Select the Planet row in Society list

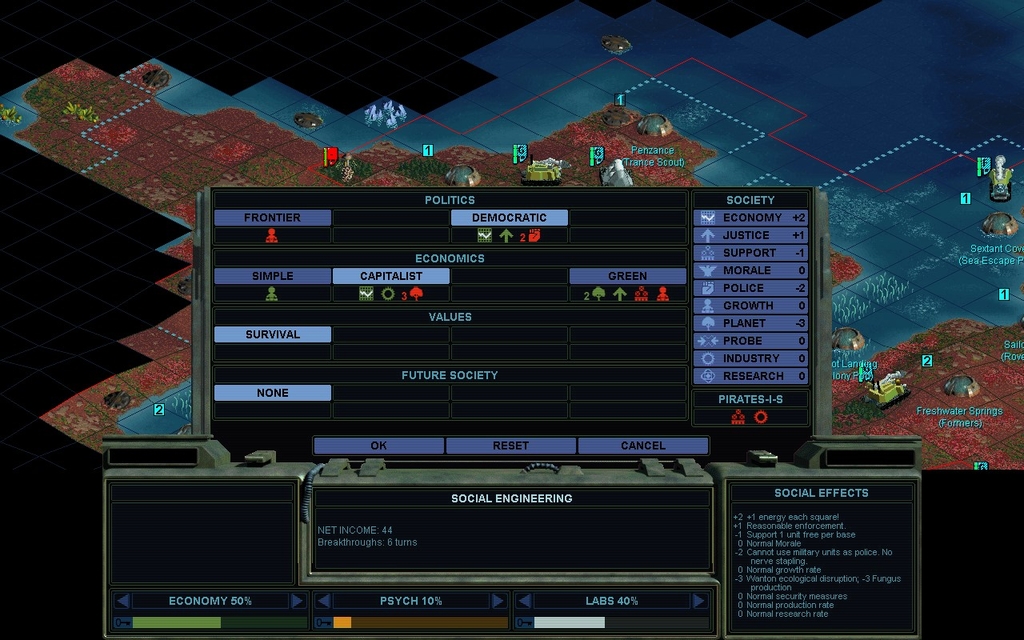click(751, 323)
